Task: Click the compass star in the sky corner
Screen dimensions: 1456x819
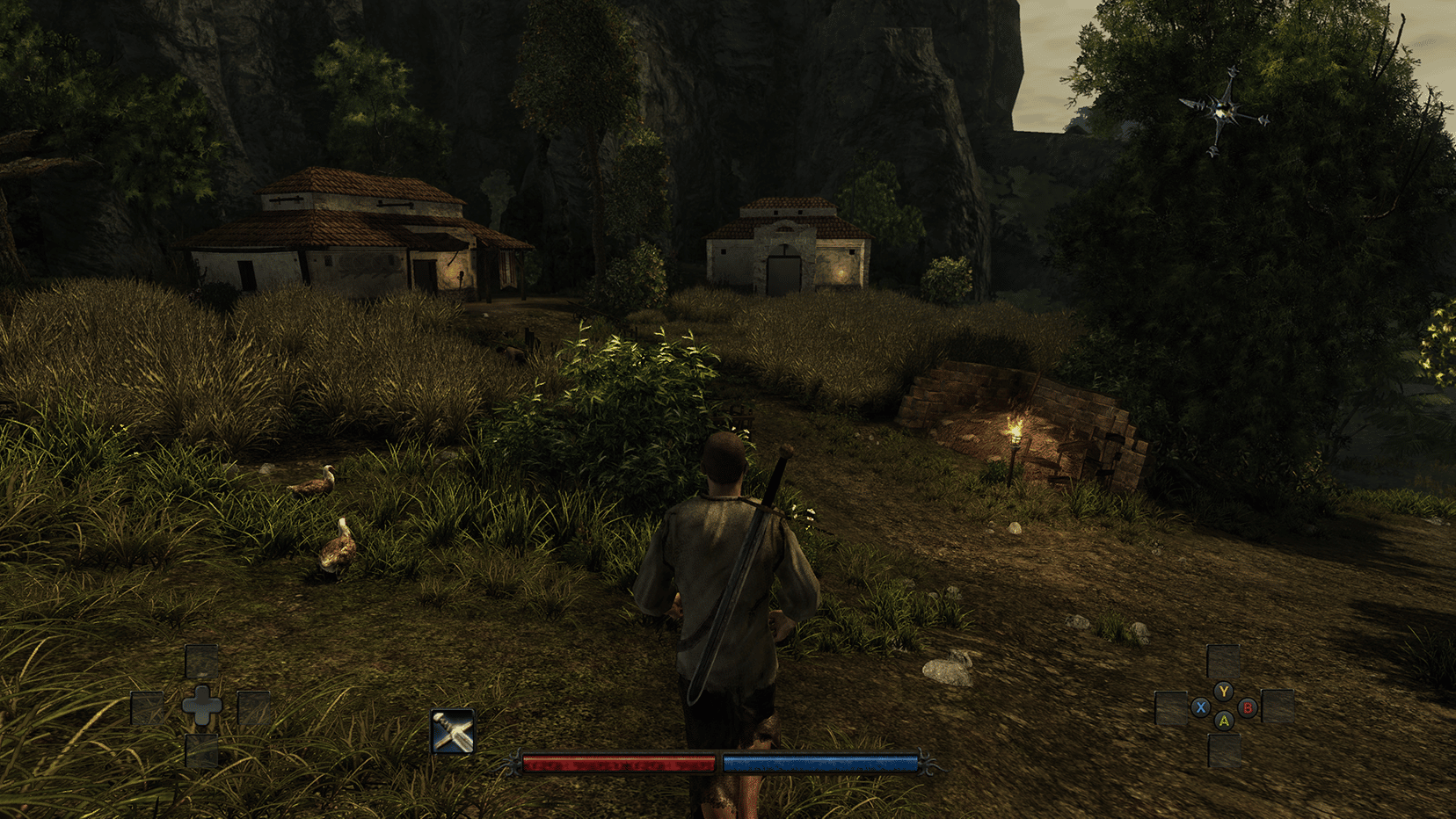Action: [x=1222, y=112]
